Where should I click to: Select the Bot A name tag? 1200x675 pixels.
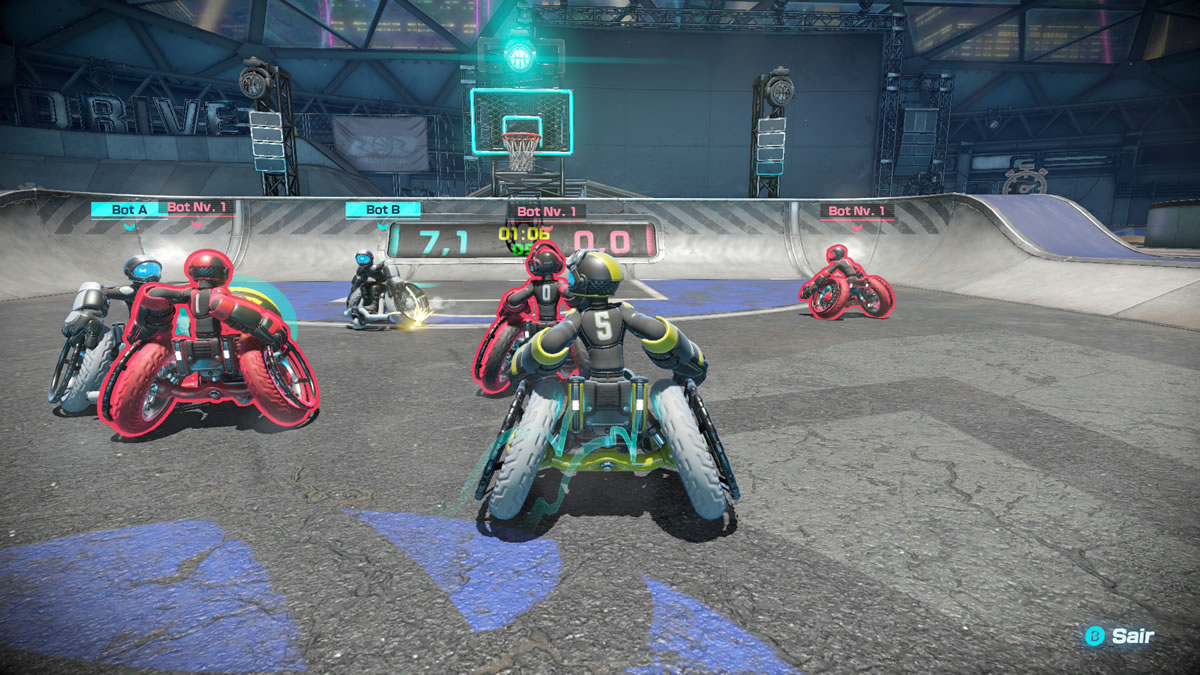coord(129,209)
